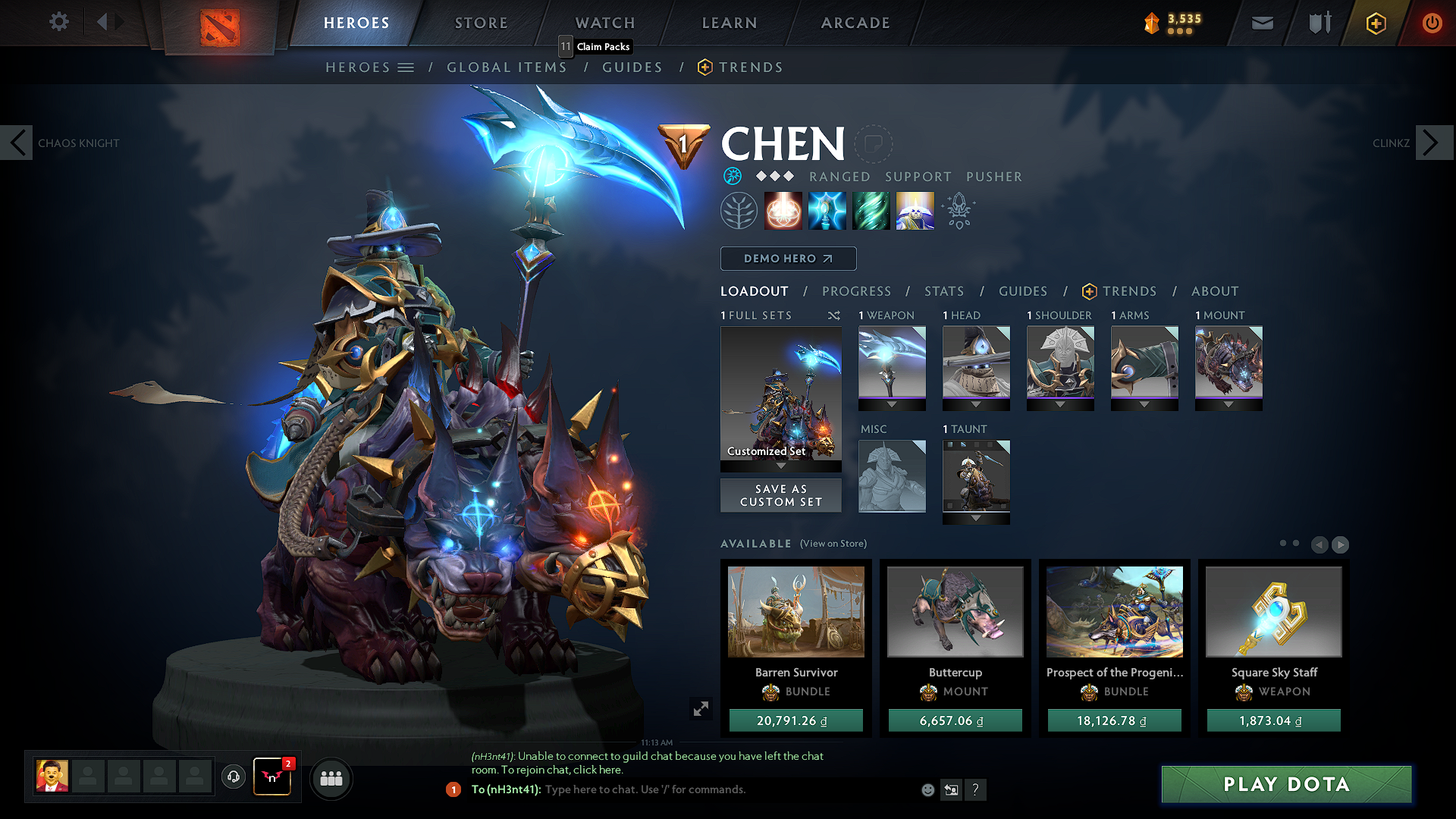Click the Talent Tree icon beside abilities
Screen dimensions: 1456x819
(739, 210)
